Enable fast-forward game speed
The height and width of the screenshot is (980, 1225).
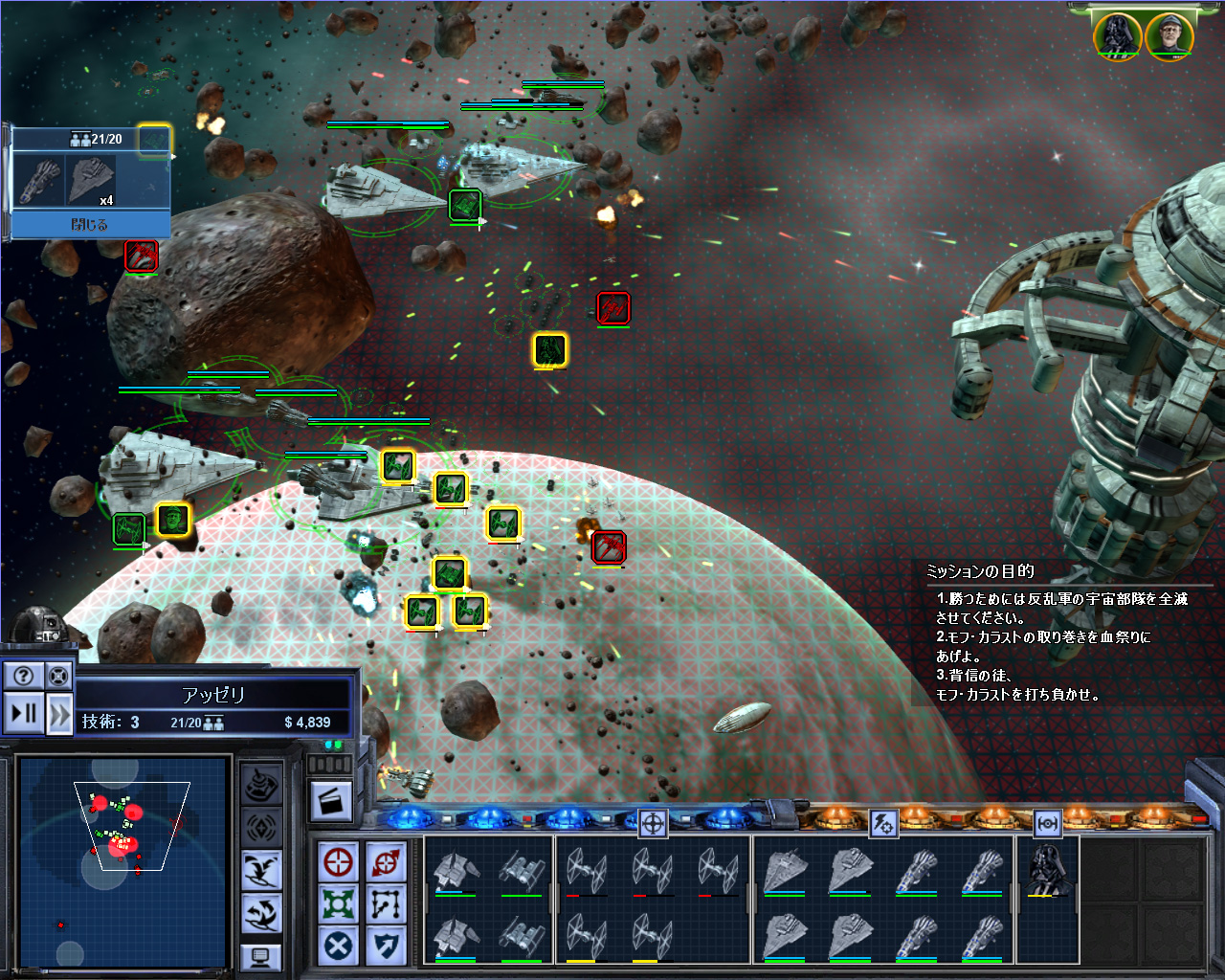click(59, 713)
